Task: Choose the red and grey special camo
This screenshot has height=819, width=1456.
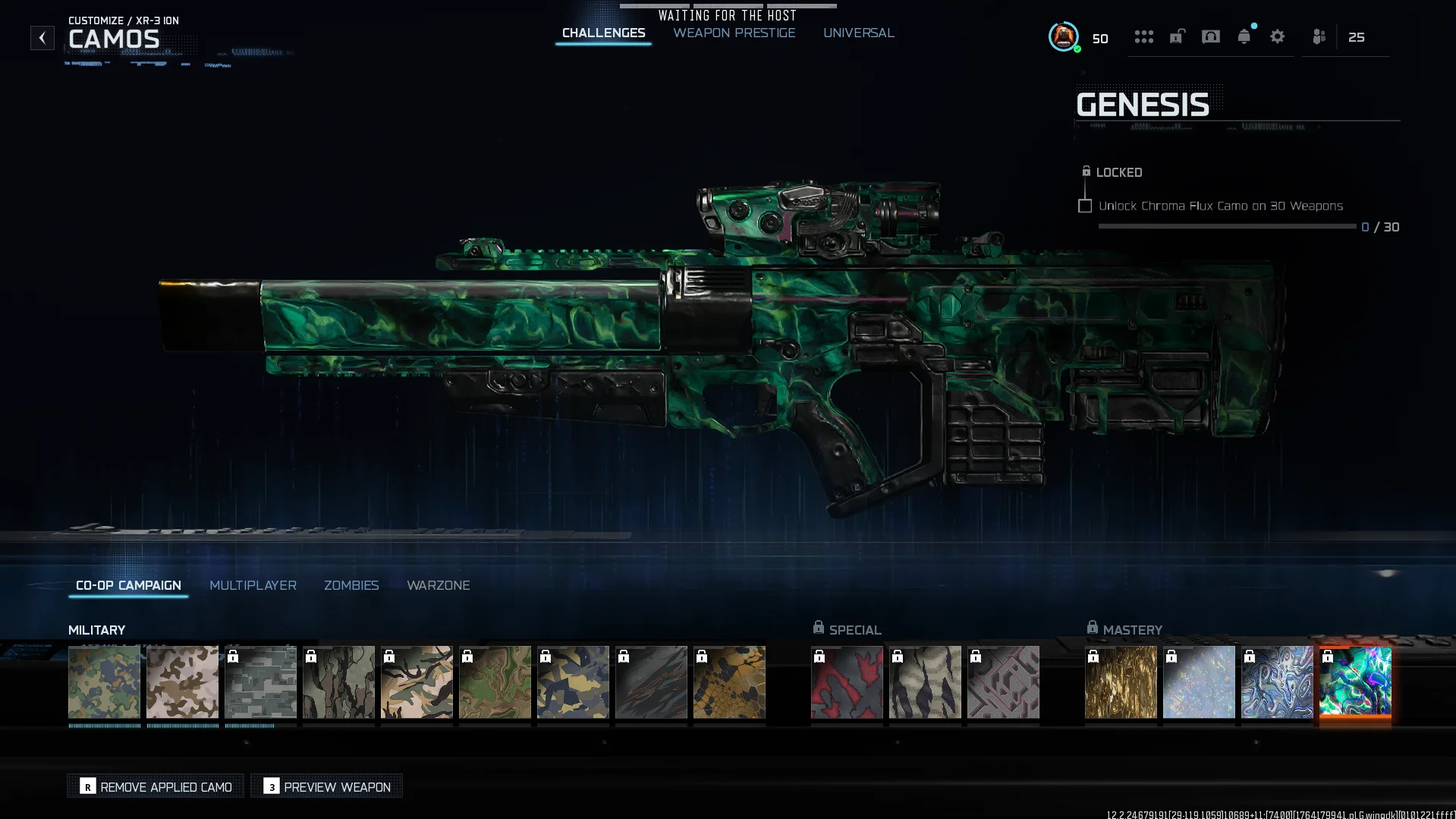Action: tap(846, 682)
